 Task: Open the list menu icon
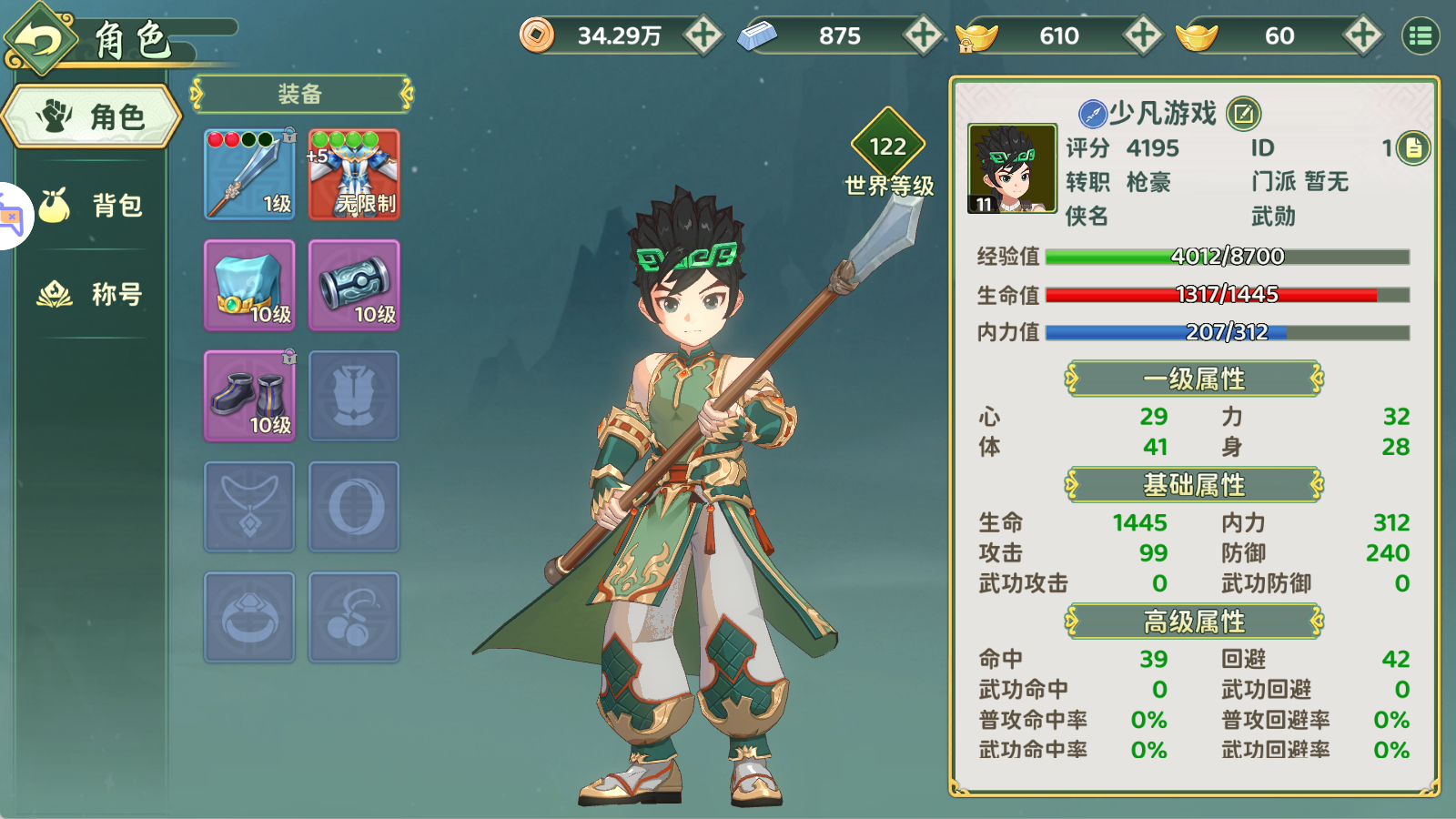tap(1421, 35)
